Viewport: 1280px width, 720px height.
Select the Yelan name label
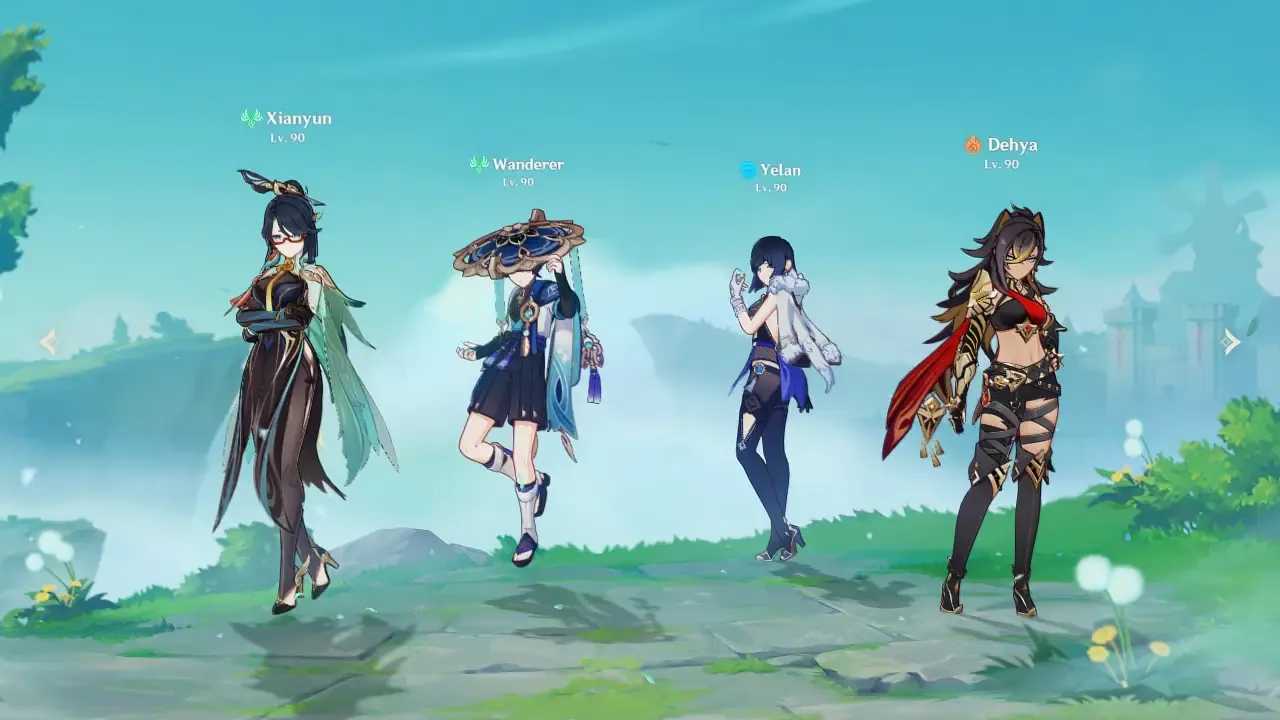point(778,170)
